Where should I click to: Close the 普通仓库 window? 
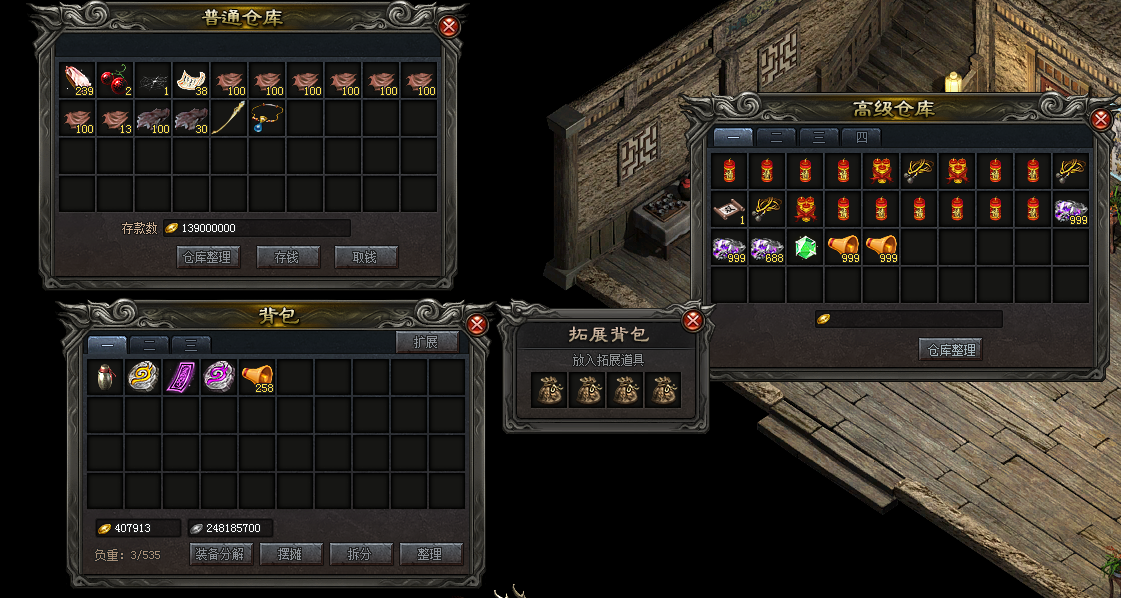(x=448, y=26)
